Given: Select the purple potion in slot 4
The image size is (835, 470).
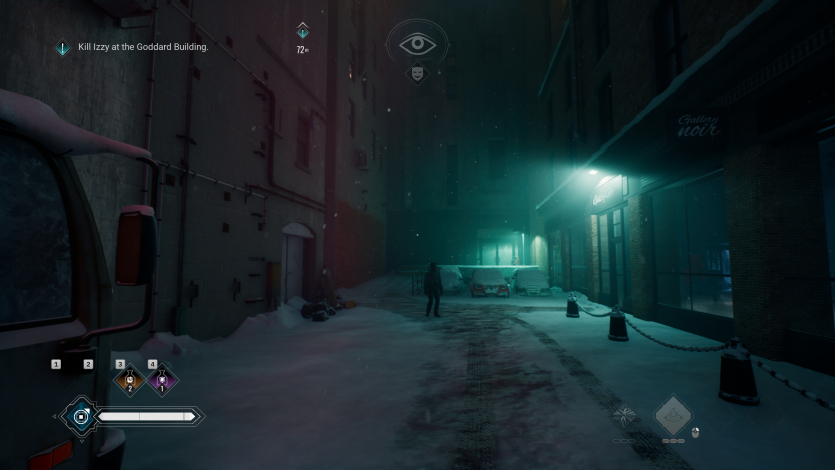Looking at the screenshot, I should pyautogui.click(x=160, y=382).
